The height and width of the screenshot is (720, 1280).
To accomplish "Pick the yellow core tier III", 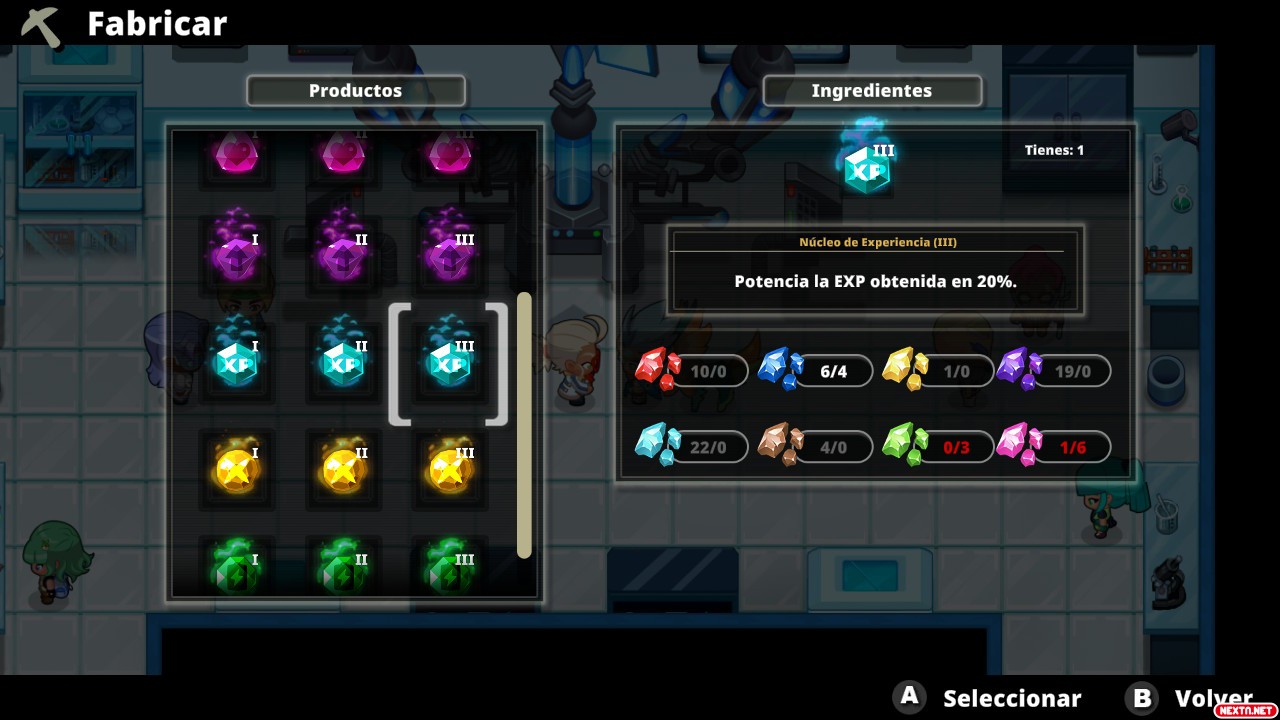I will coord(448,469).
